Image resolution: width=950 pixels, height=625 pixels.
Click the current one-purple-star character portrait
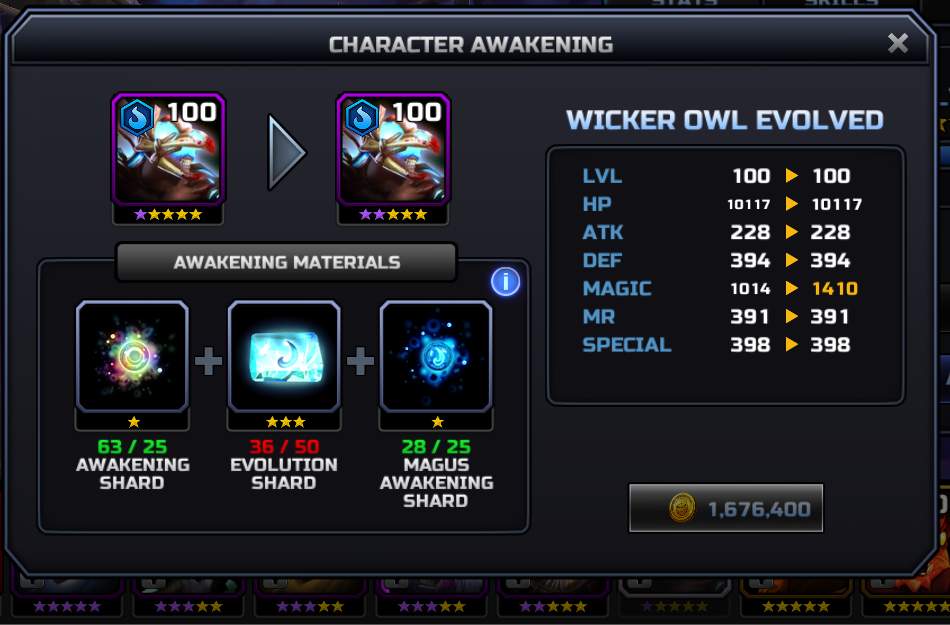(x=168, y=150)
